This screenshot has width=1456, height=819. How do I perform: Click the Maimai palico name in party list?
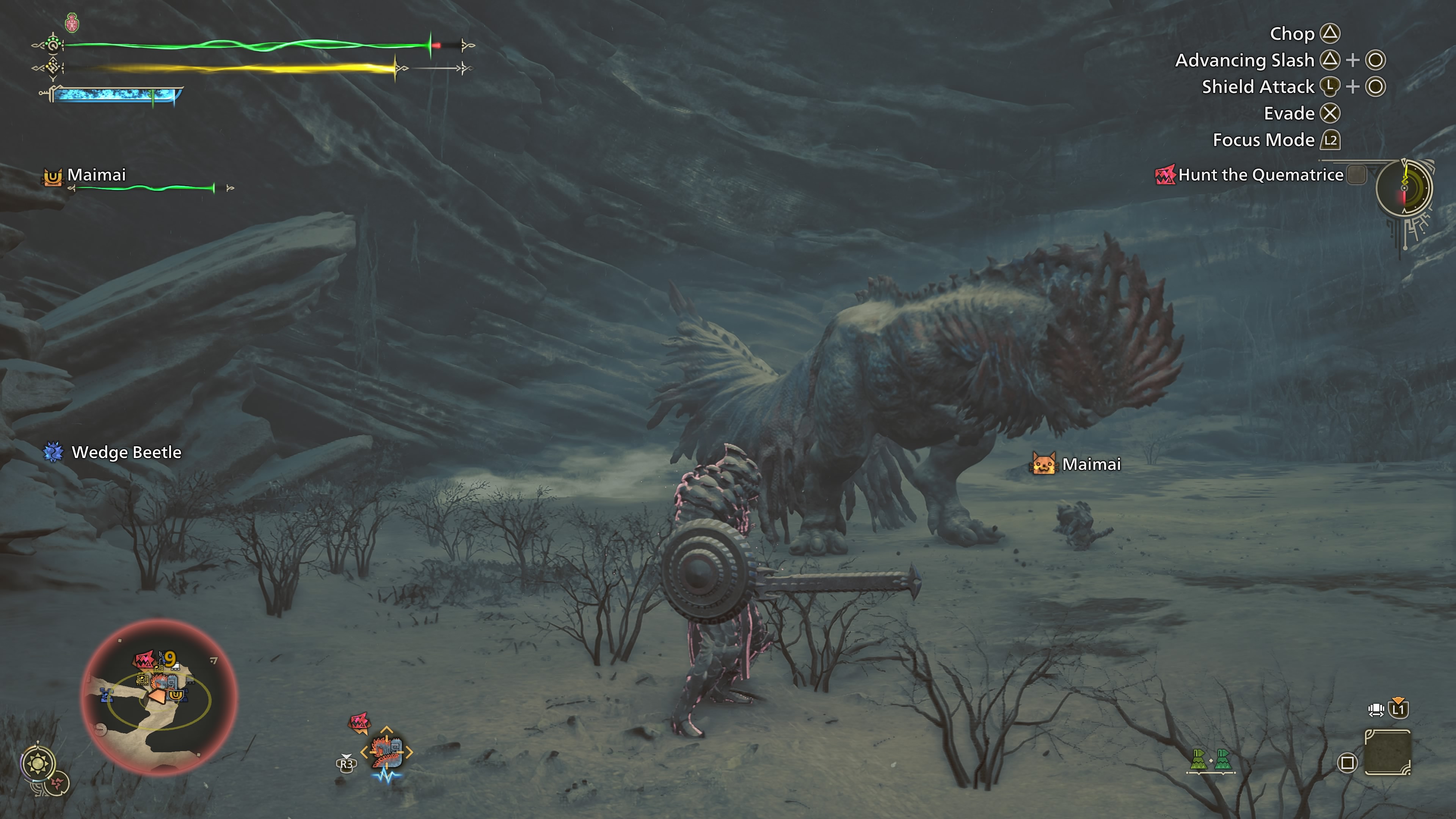(96, 175)
